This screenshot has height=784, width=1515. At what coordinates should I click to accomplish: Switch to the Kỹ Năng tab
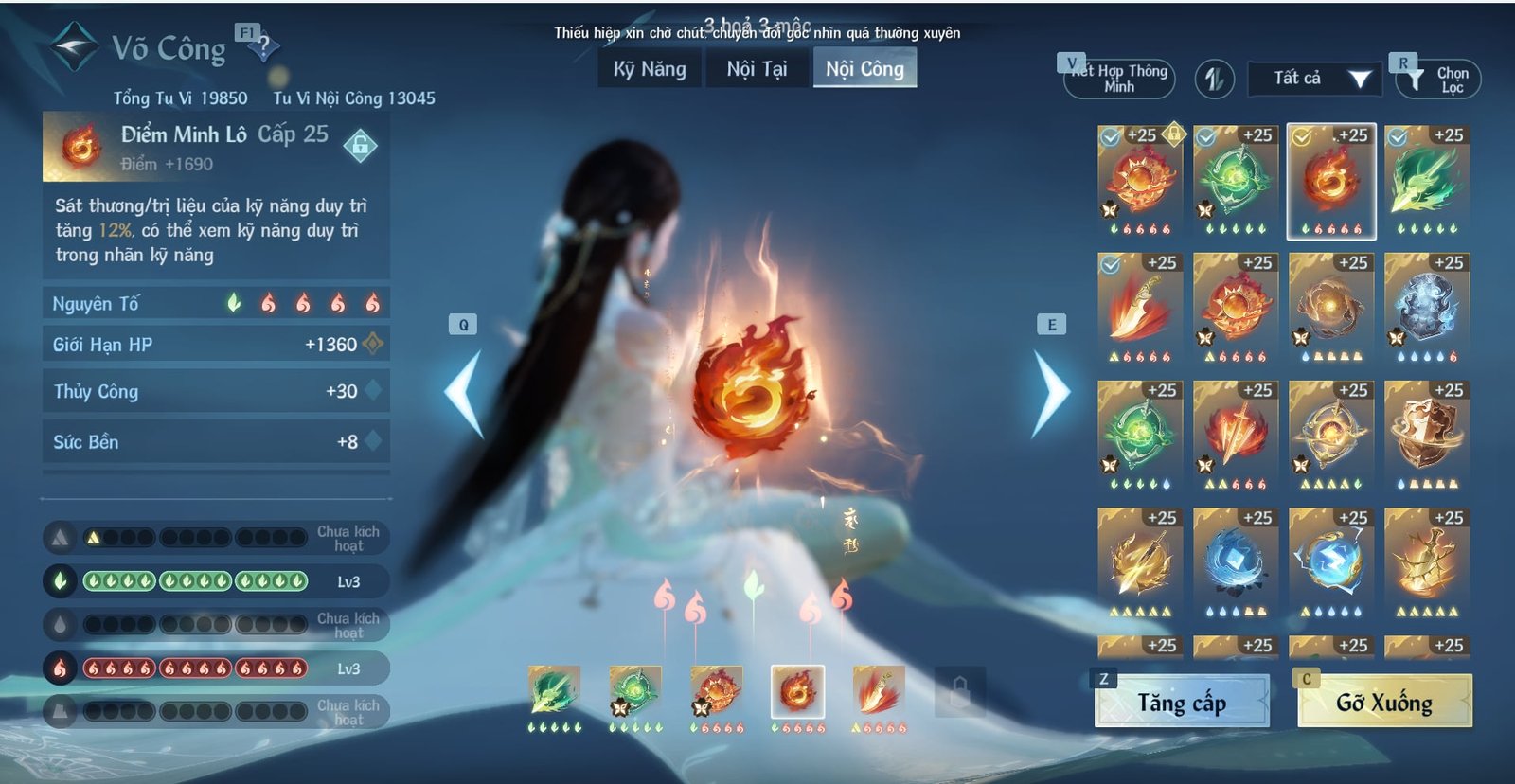point(648,68)
